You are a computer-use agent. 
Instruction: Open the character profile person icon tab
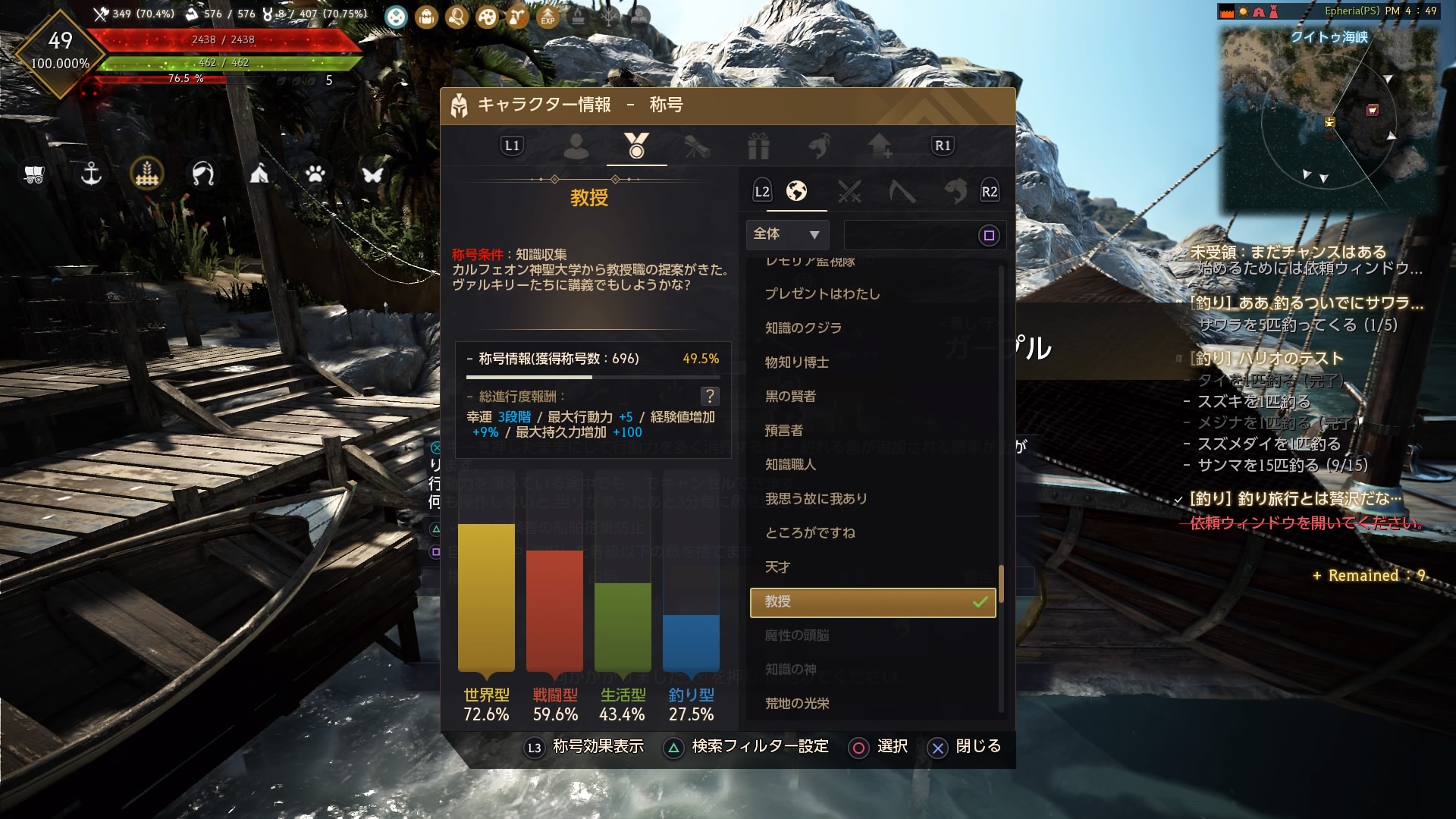tap(578, 146)
